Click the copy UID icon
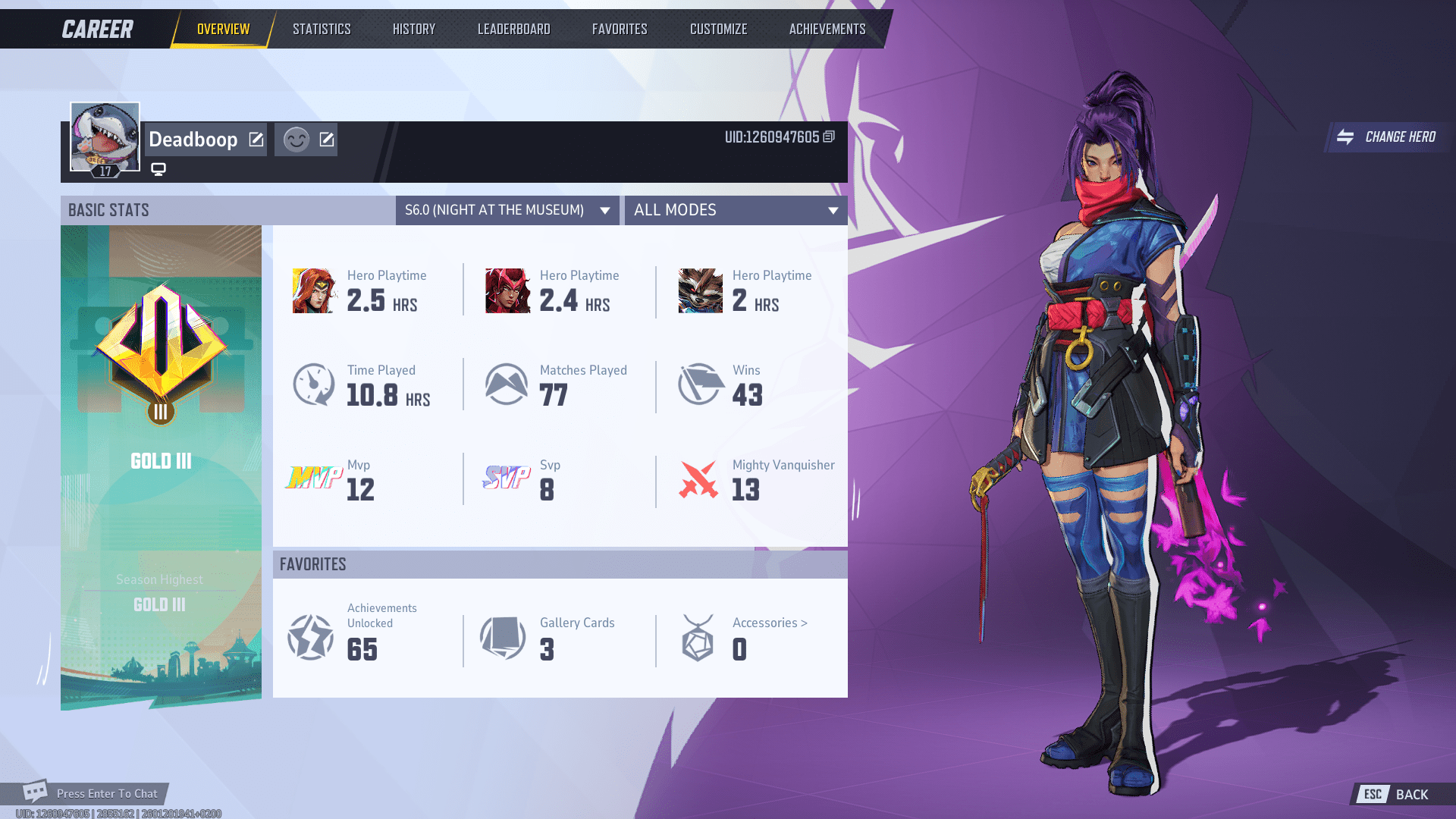This screenshot has height=819, width=1456. [827, 138]
